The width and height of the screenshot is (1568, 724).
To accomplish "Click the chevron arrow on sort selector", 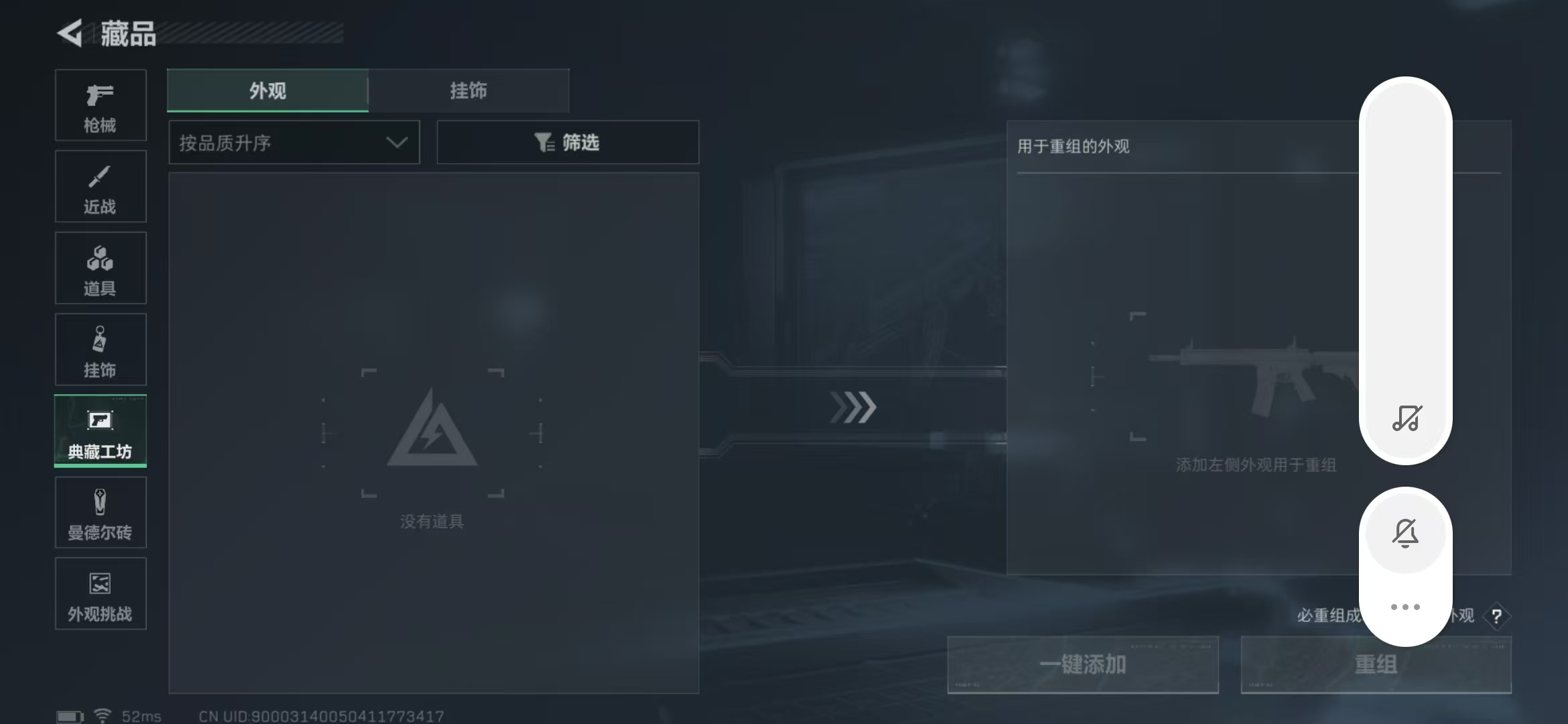I will (x=397, y=142).
